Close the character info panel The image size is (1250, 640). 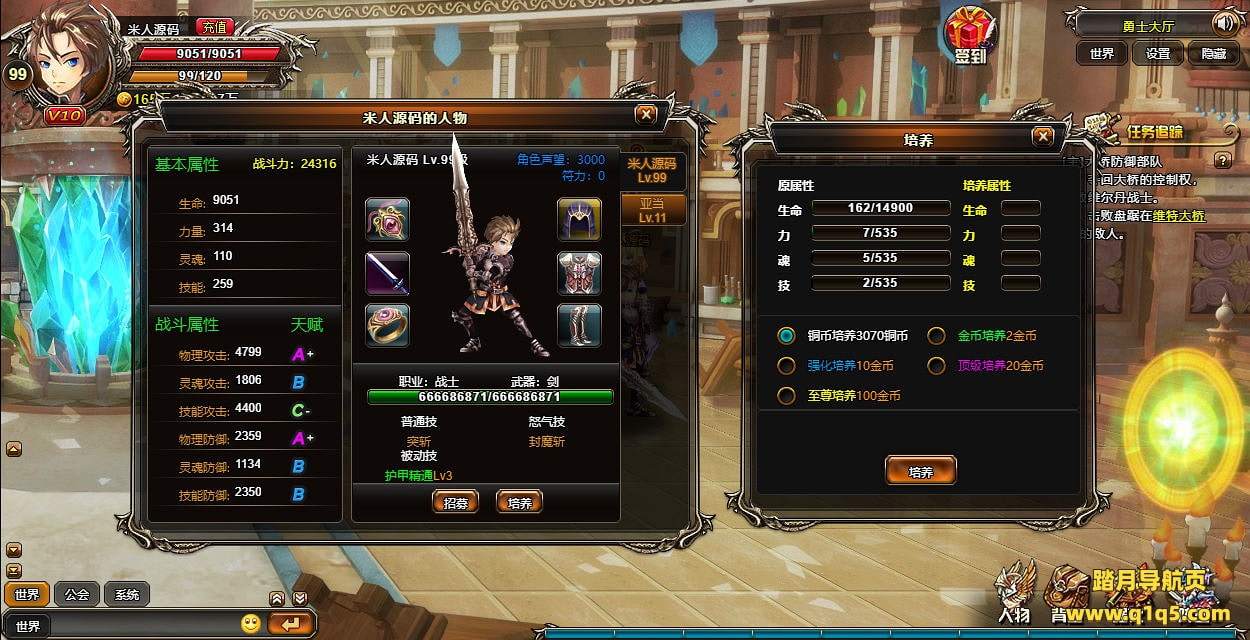click(646, 115)
